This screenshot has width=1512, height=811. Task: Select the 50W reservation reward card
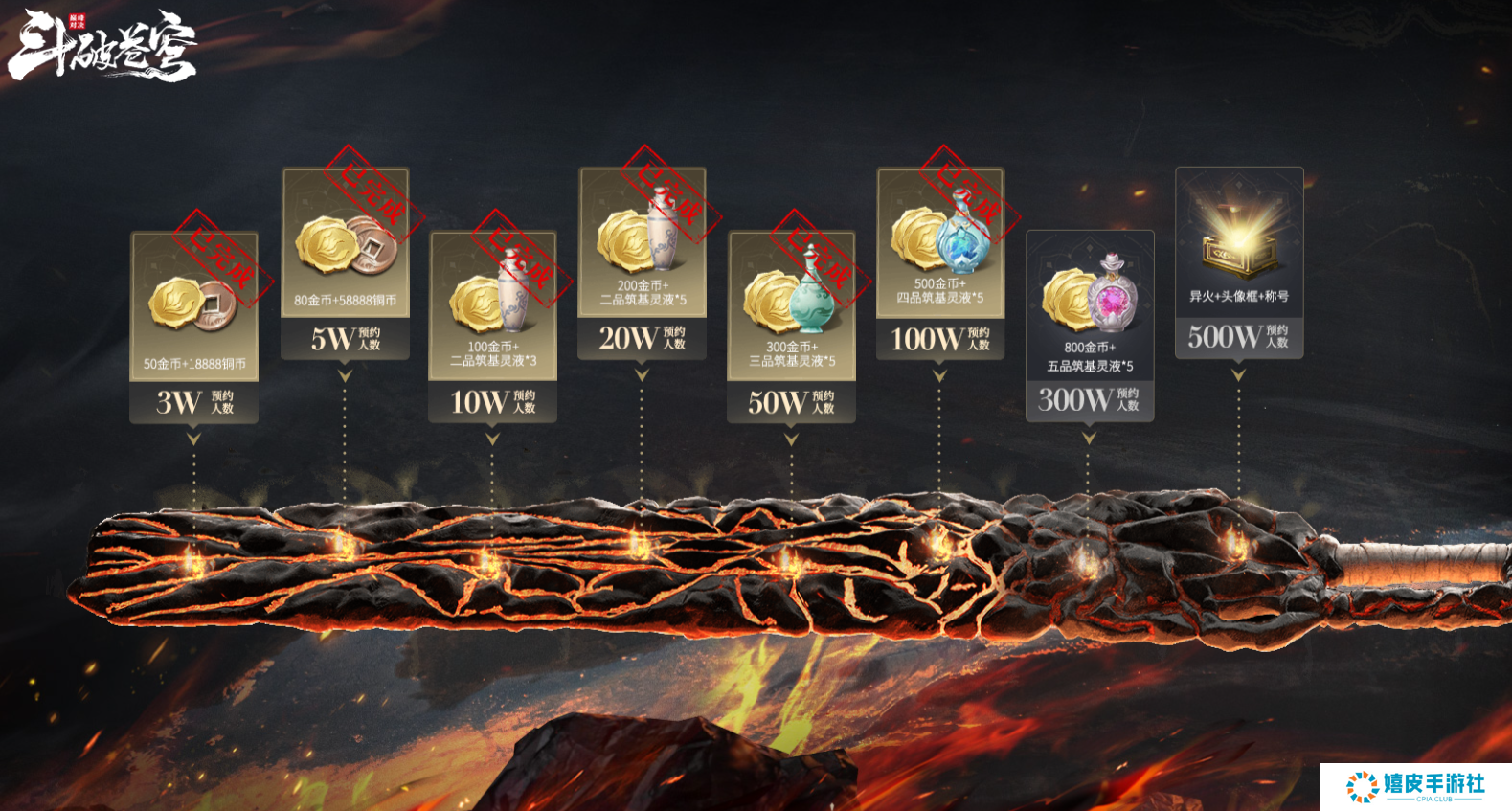coord(791,326)
